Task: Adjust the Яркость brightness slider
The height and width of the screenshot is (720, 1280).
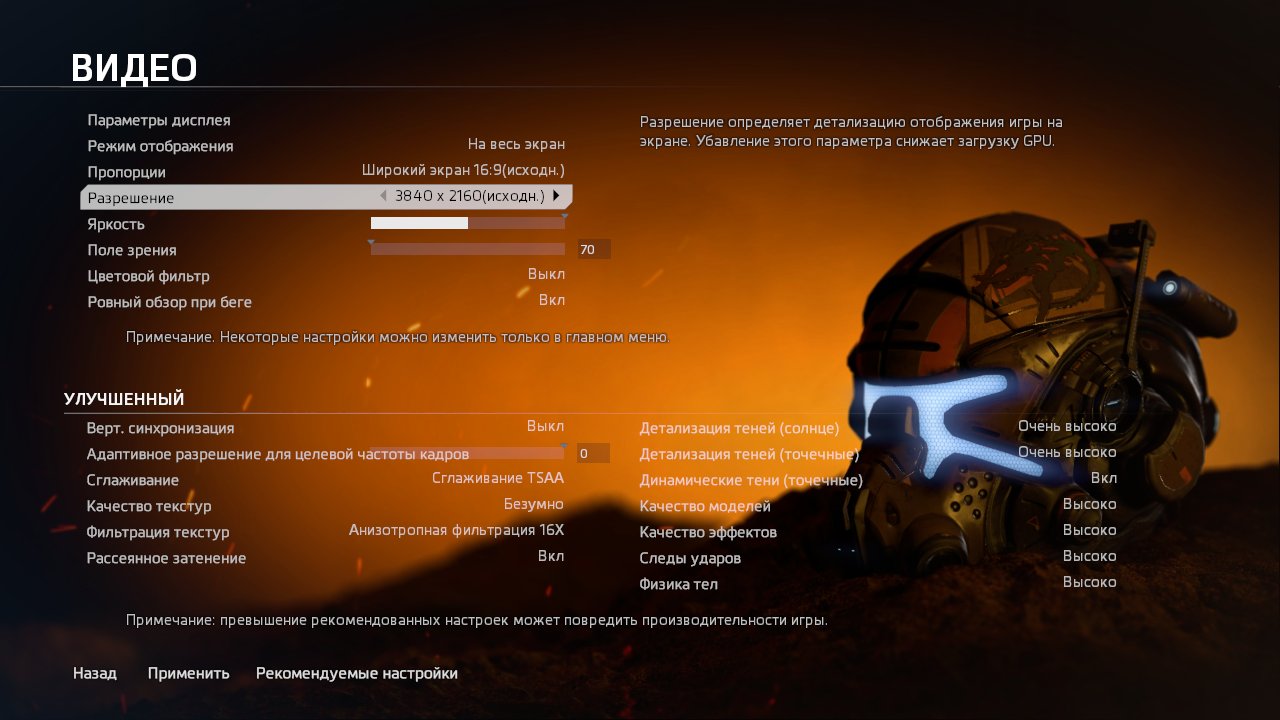Action: [x=466, y=222]
